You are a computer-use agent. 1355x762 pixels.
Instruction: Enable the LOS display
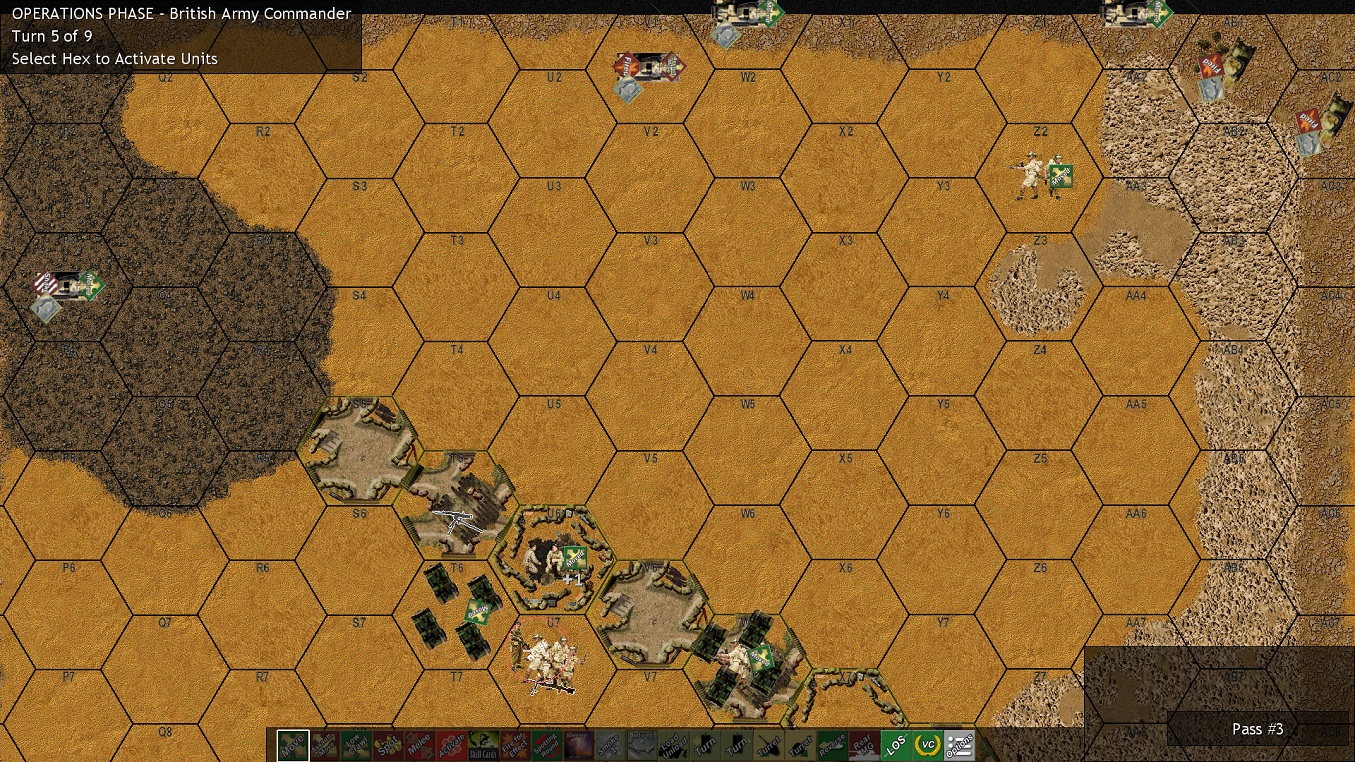pos(897,744)
